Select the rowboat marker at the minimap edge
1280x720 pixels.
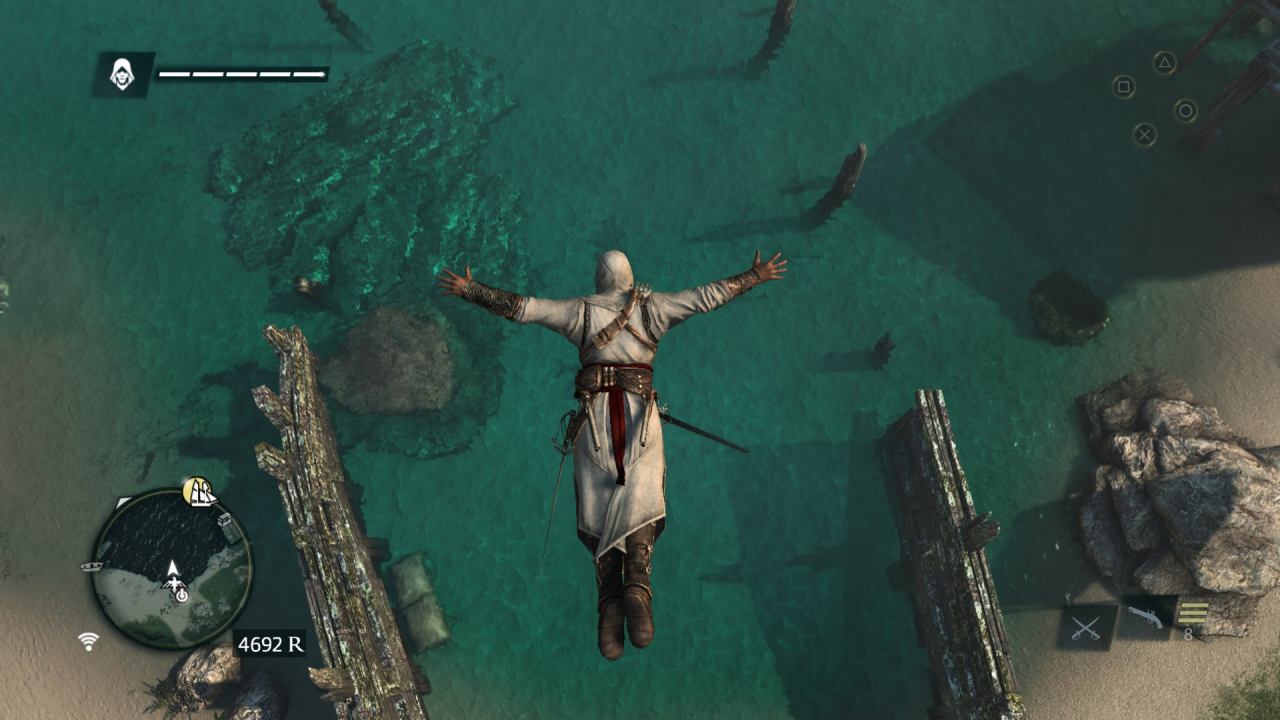(x=92, y=566)
